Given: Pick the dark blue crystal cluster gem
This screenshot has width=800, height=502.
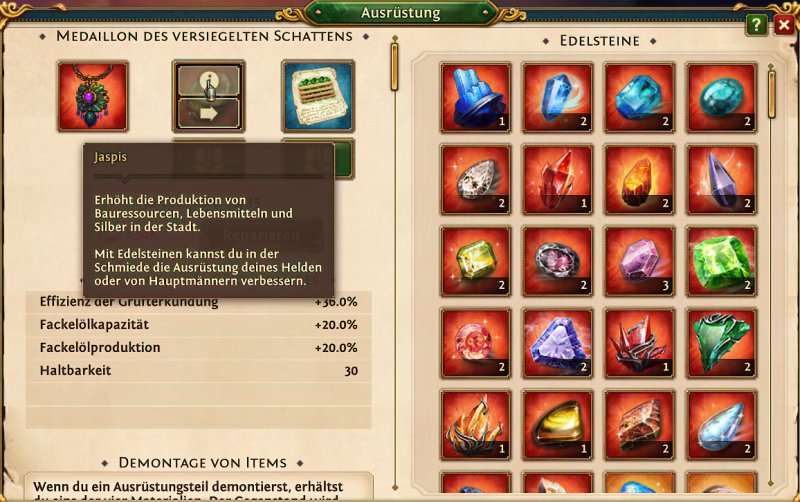Looking at the screenshot, I should [x=475, y=98].
